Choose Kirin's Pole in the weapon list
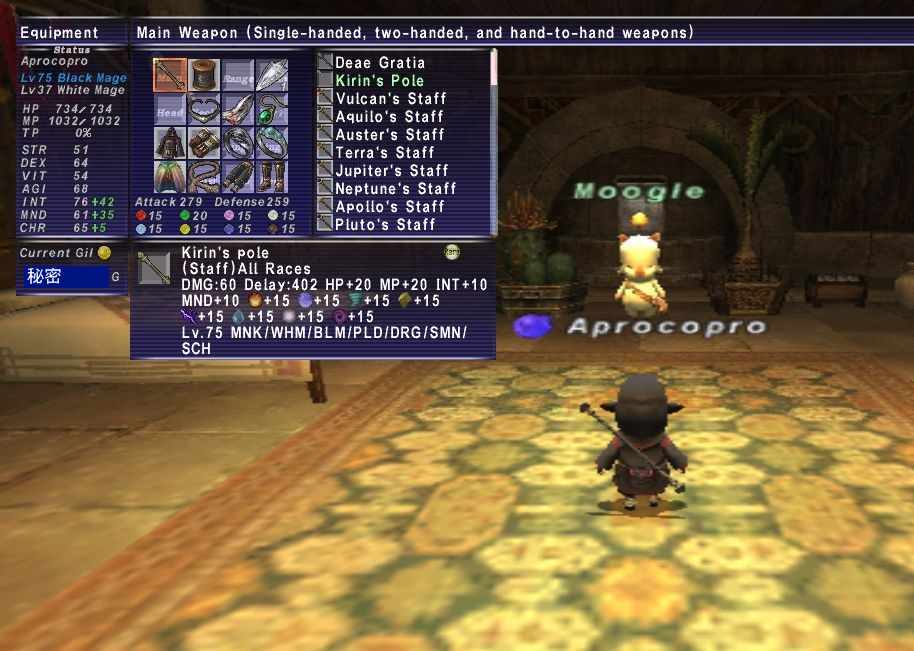 [380, 81]
